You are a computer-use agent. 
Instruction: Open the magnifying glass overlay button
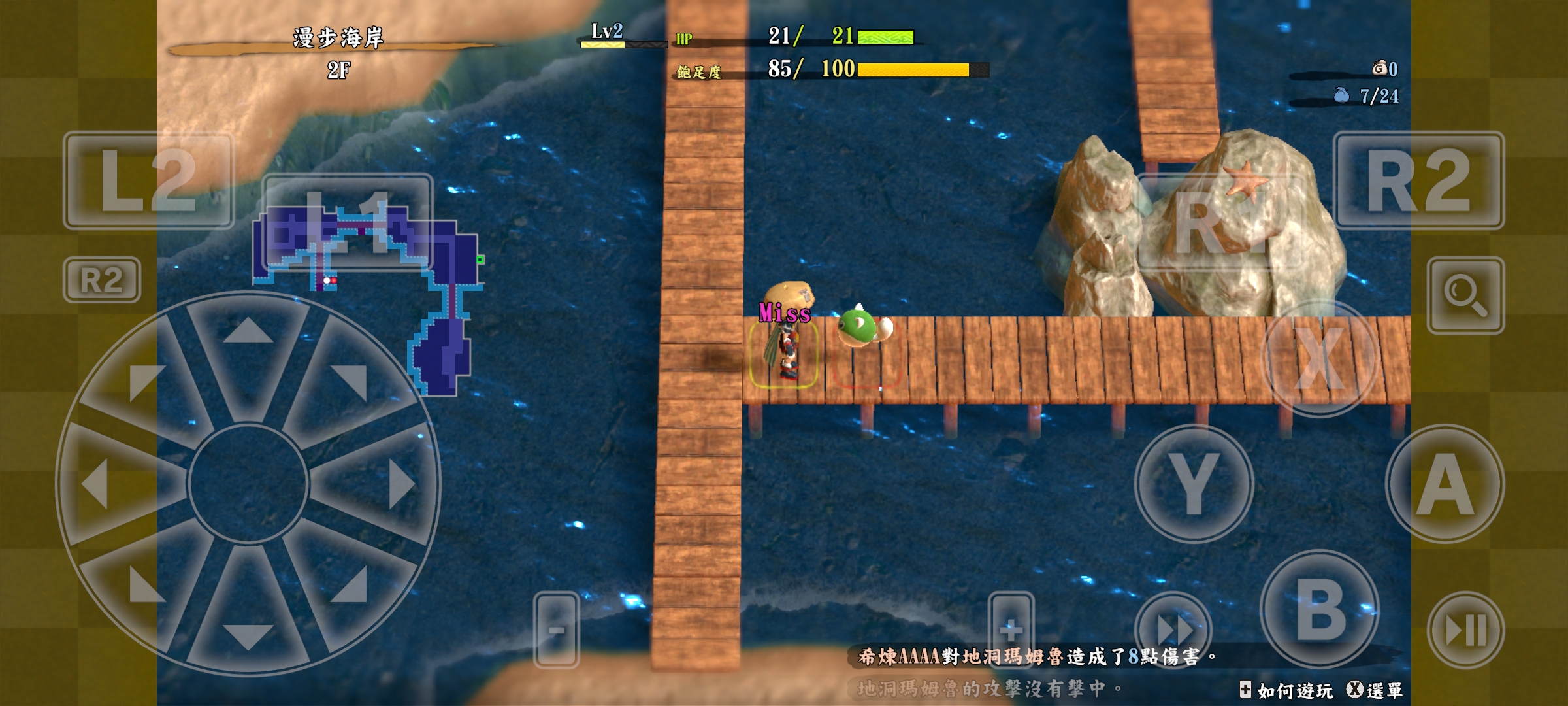[1466, 295]
